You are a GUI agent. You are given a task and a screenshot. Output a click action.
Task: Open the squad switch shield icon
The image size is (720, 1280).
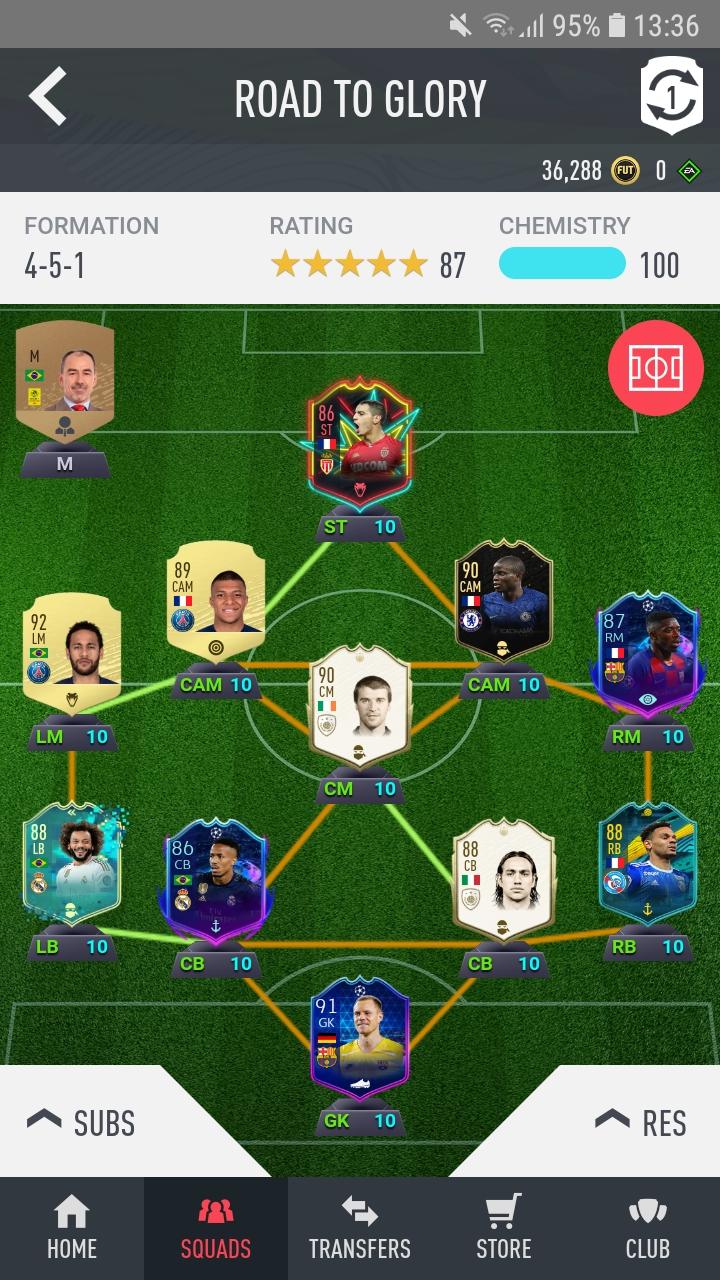[x=671, y=96]
